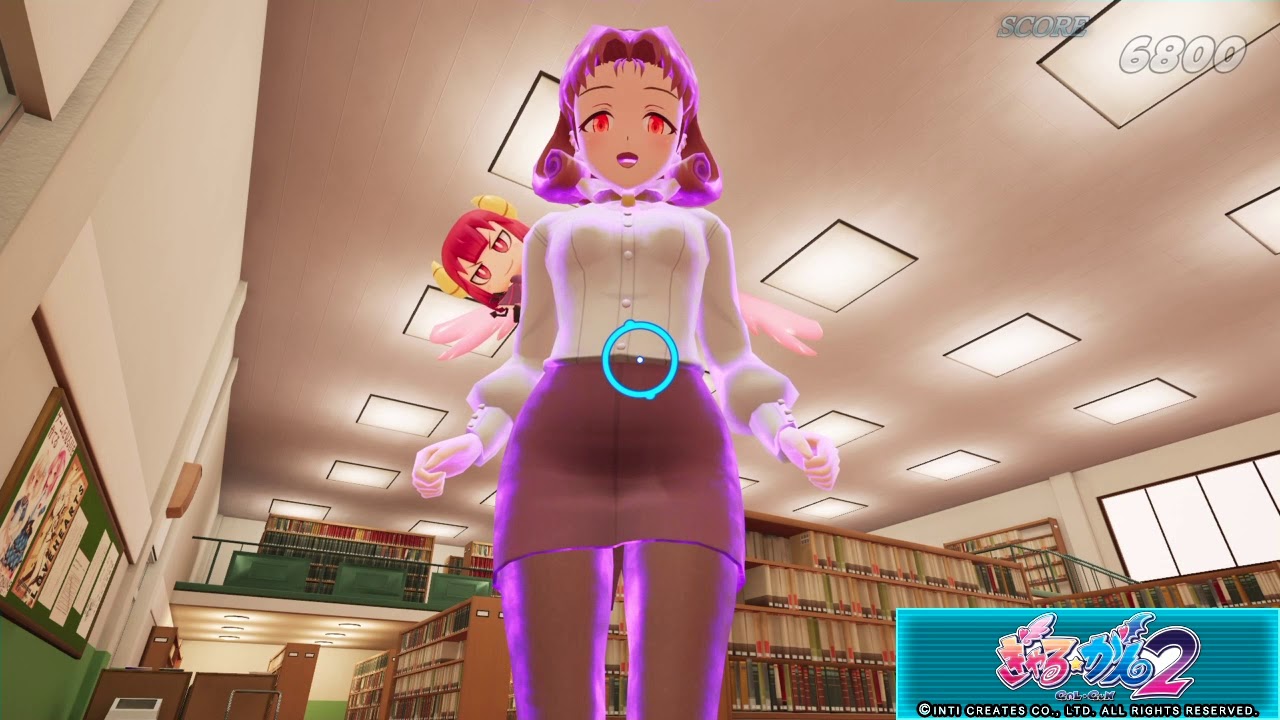Click the teacher's brooch at her collar
The image size is (1280, 720).
[627, 198]
